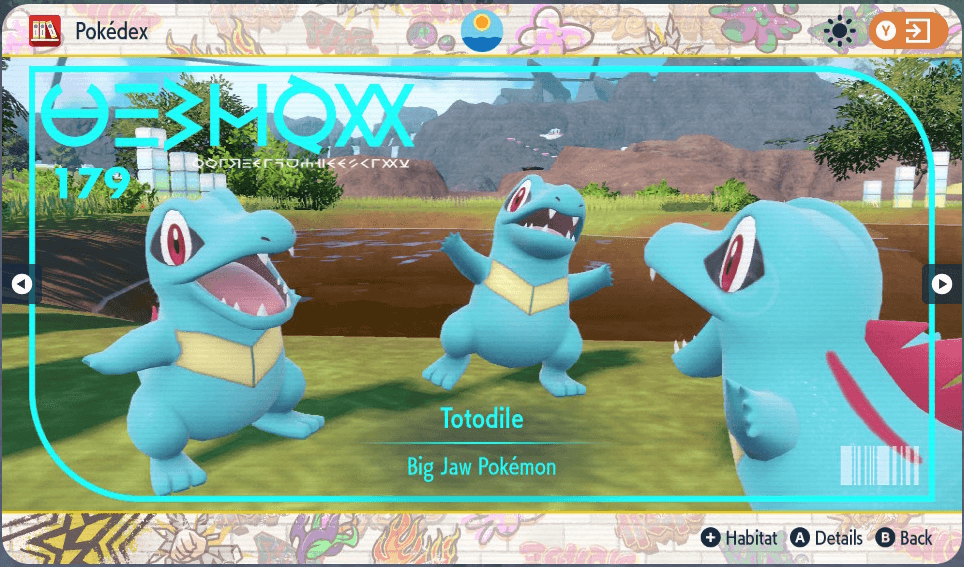Go to the previous Pokédex entry arrow
This screenshot has width=964, height=567.
coord(21,285)
